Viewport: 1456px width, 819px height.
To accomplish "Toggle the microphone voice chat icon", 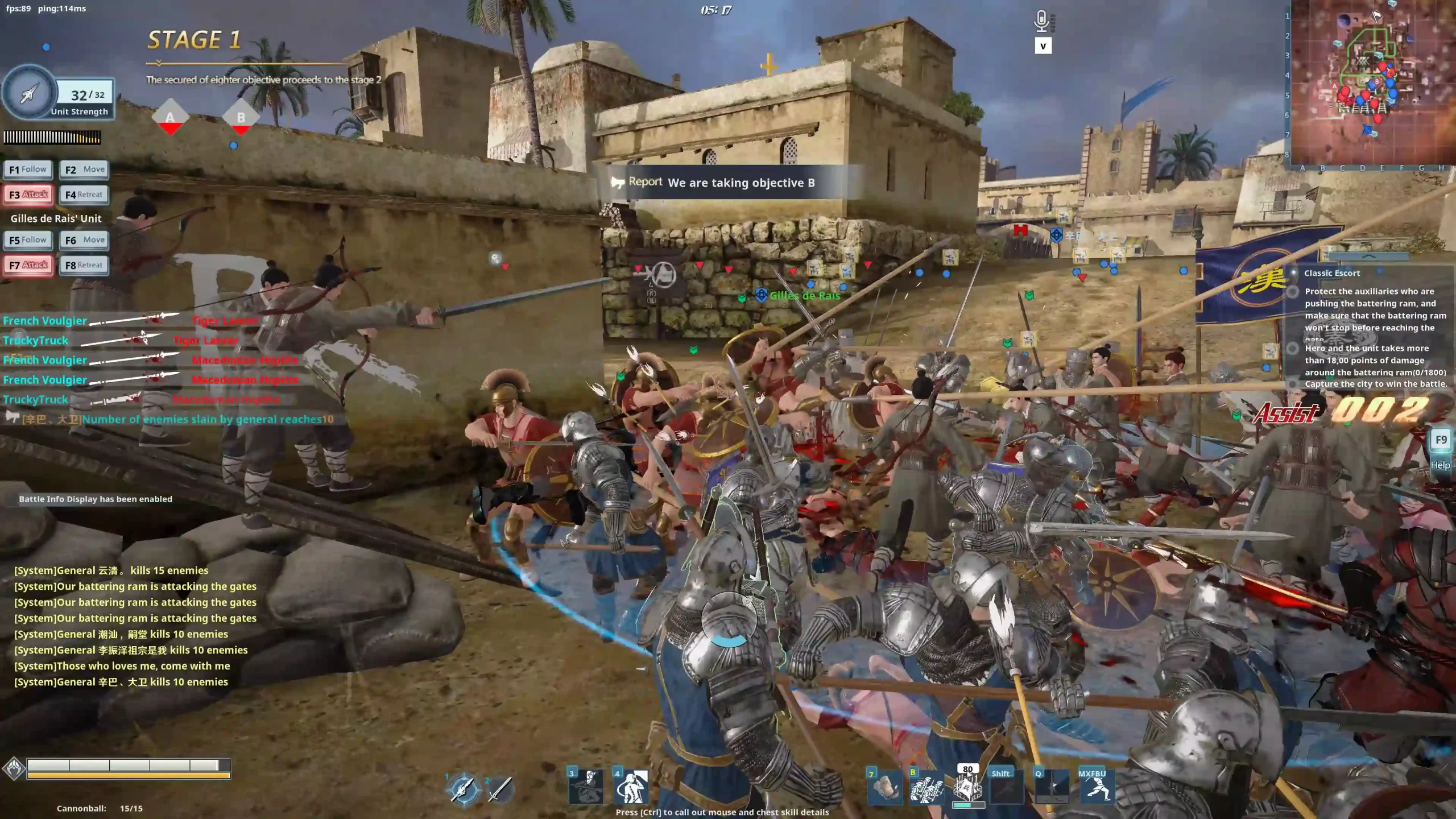I will click(x=1042, y=21).
